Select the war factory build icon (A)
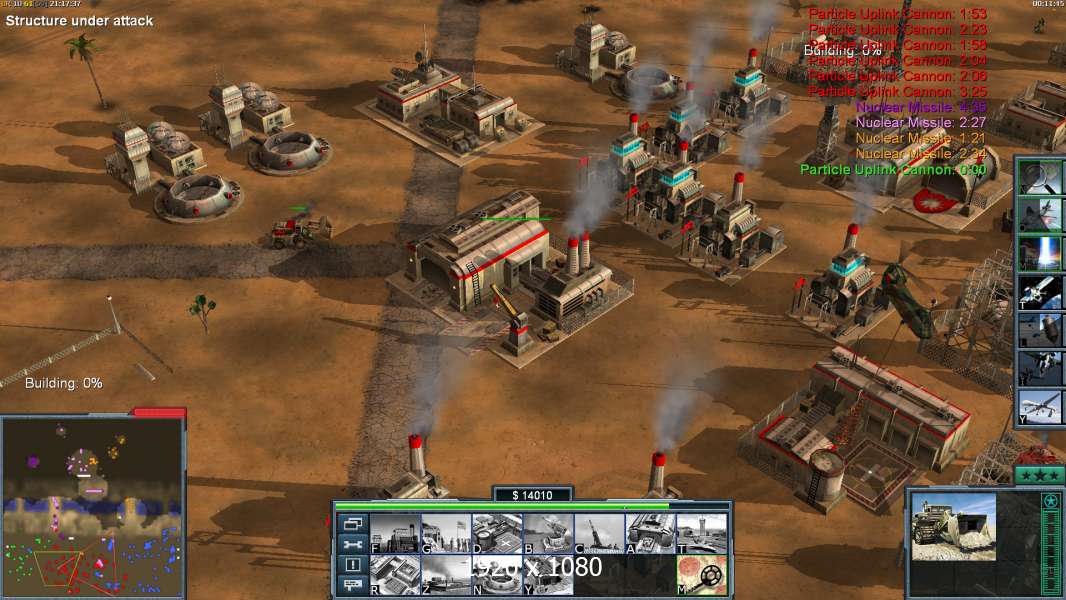The width and height of the screenshot is (1066, 600). point(650,533)
